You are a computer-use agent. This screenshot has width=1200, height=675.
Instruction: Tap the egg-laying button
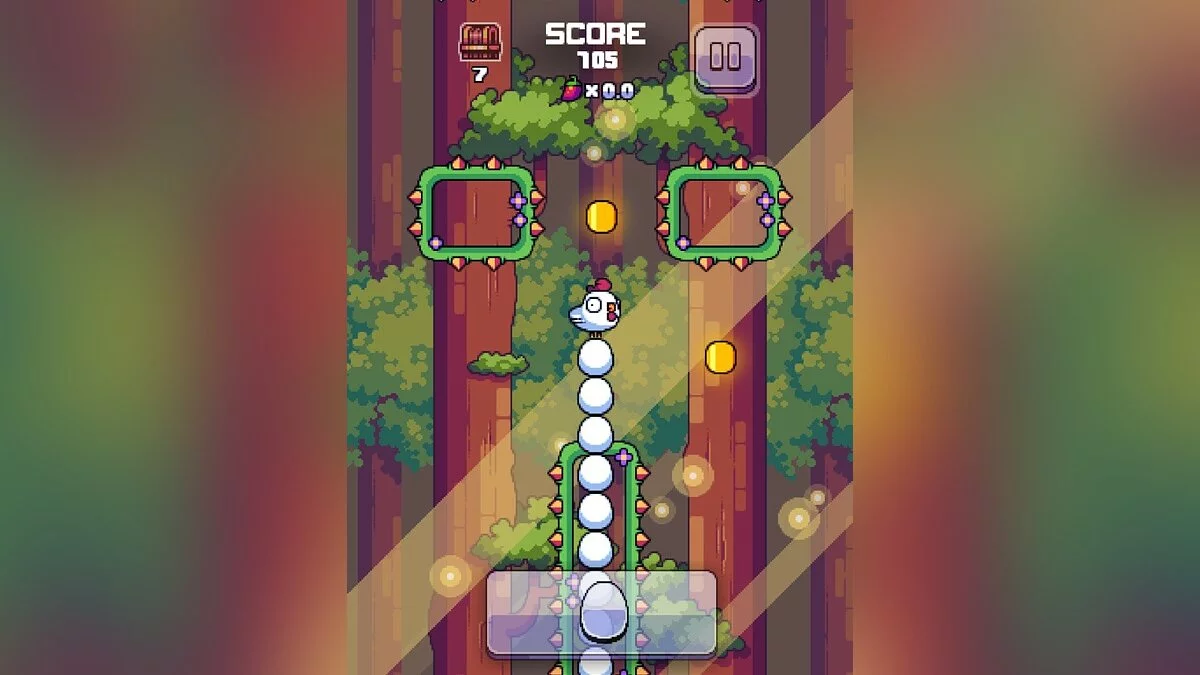pyautogui.click(x=601, y=612)
